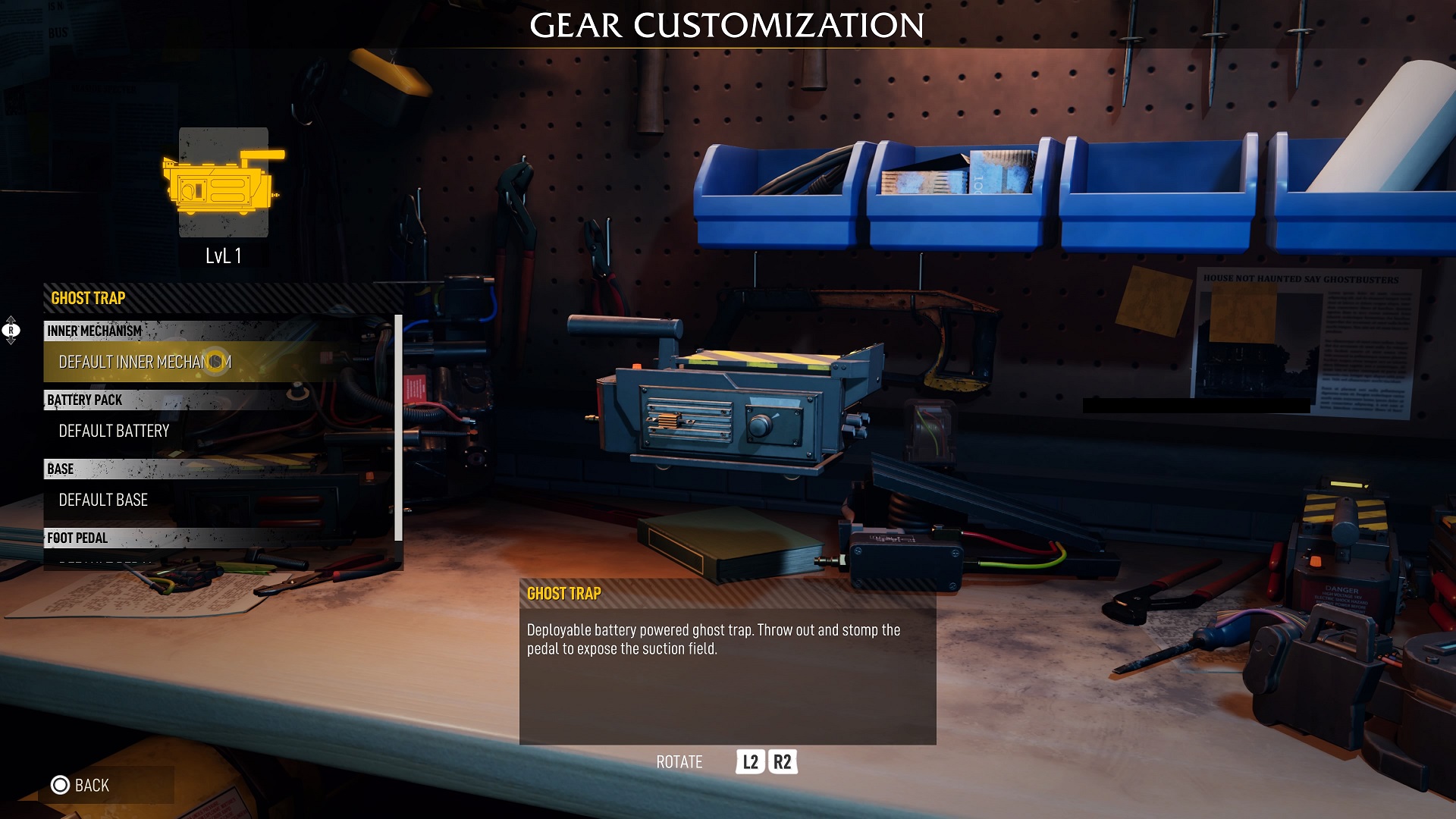Click the Base section header

tap(61, 469)
